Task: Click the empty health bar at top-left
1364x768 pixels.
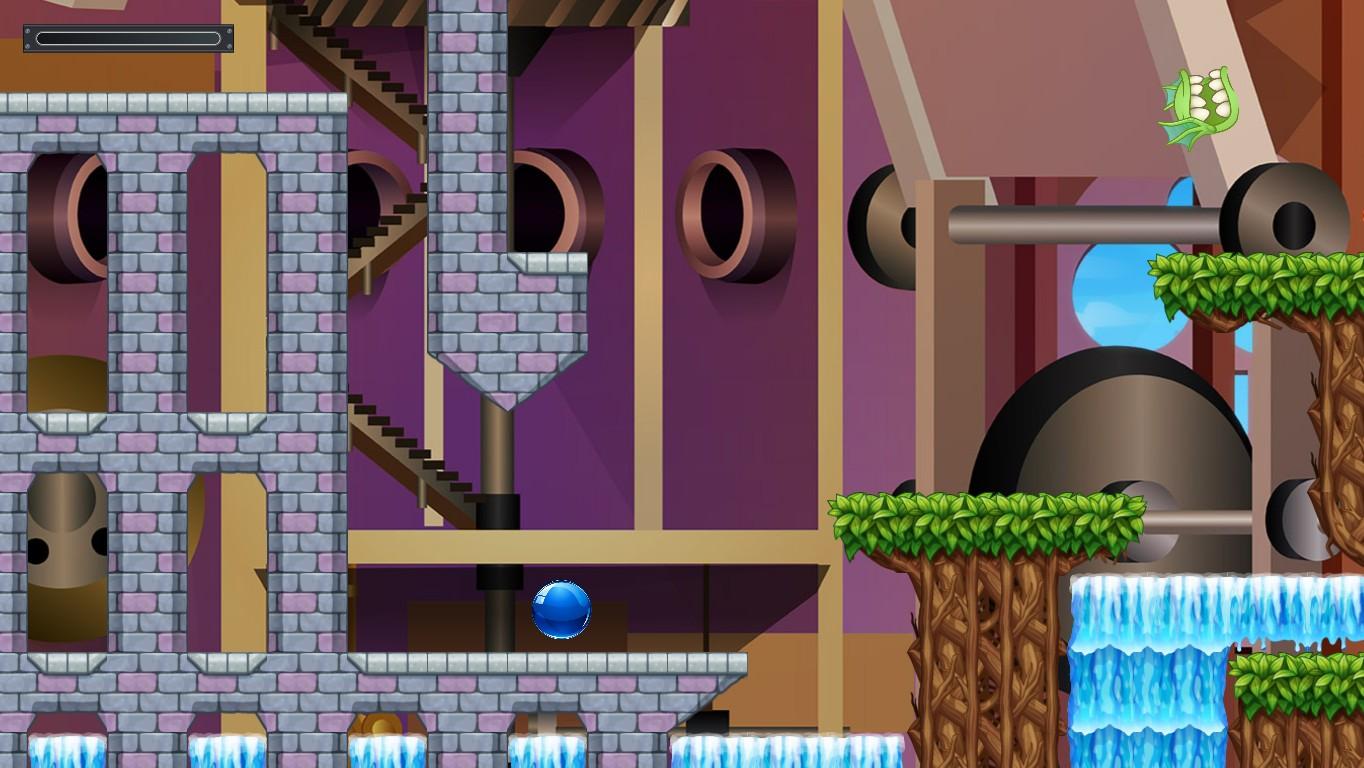Action: (x=128, y=38)
